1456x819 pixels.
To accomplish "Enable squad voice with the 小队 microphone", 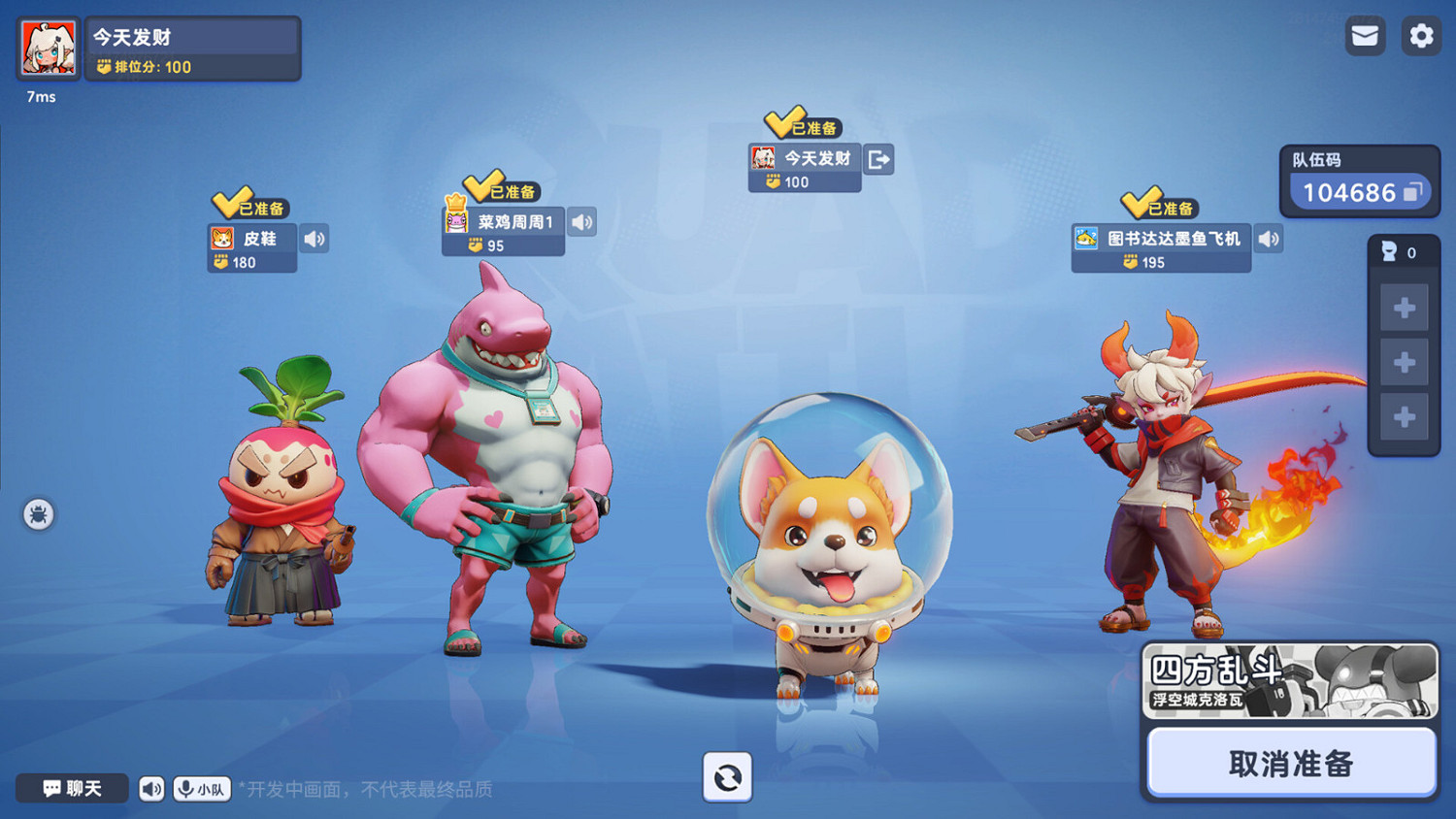I will (x=201, y=789).
